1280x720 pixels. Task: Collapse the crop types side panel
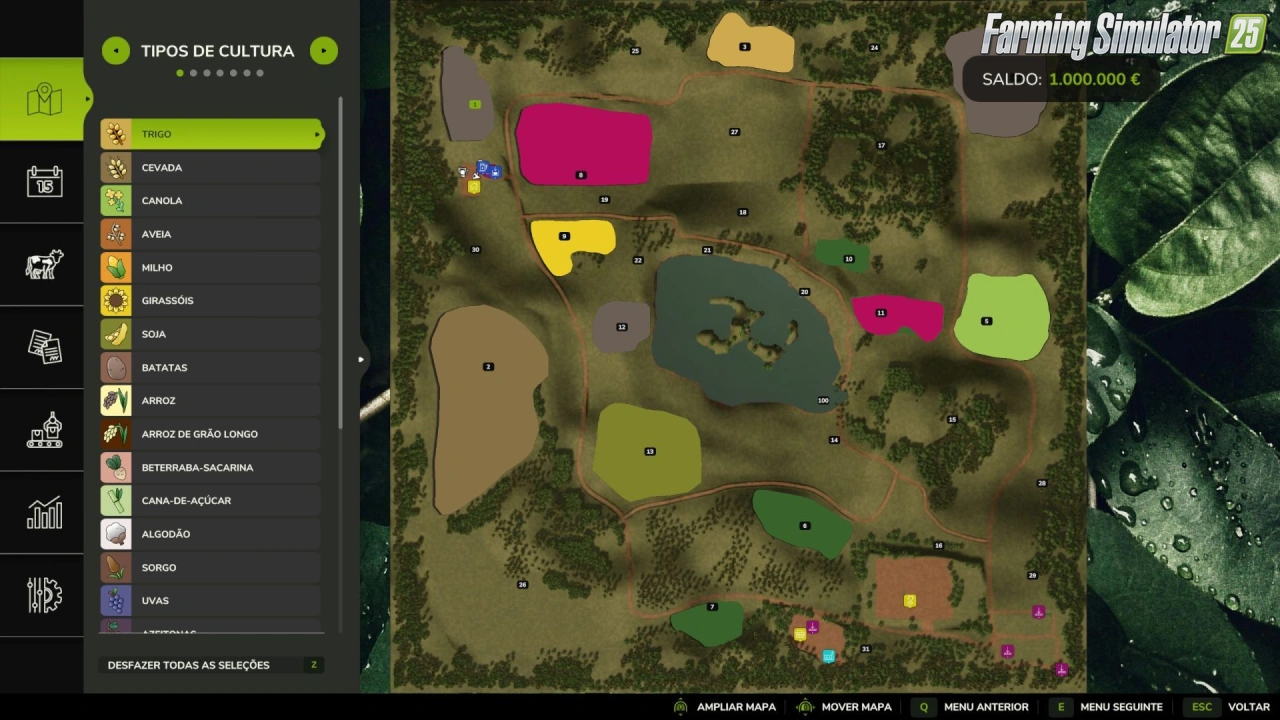point(361,359)
